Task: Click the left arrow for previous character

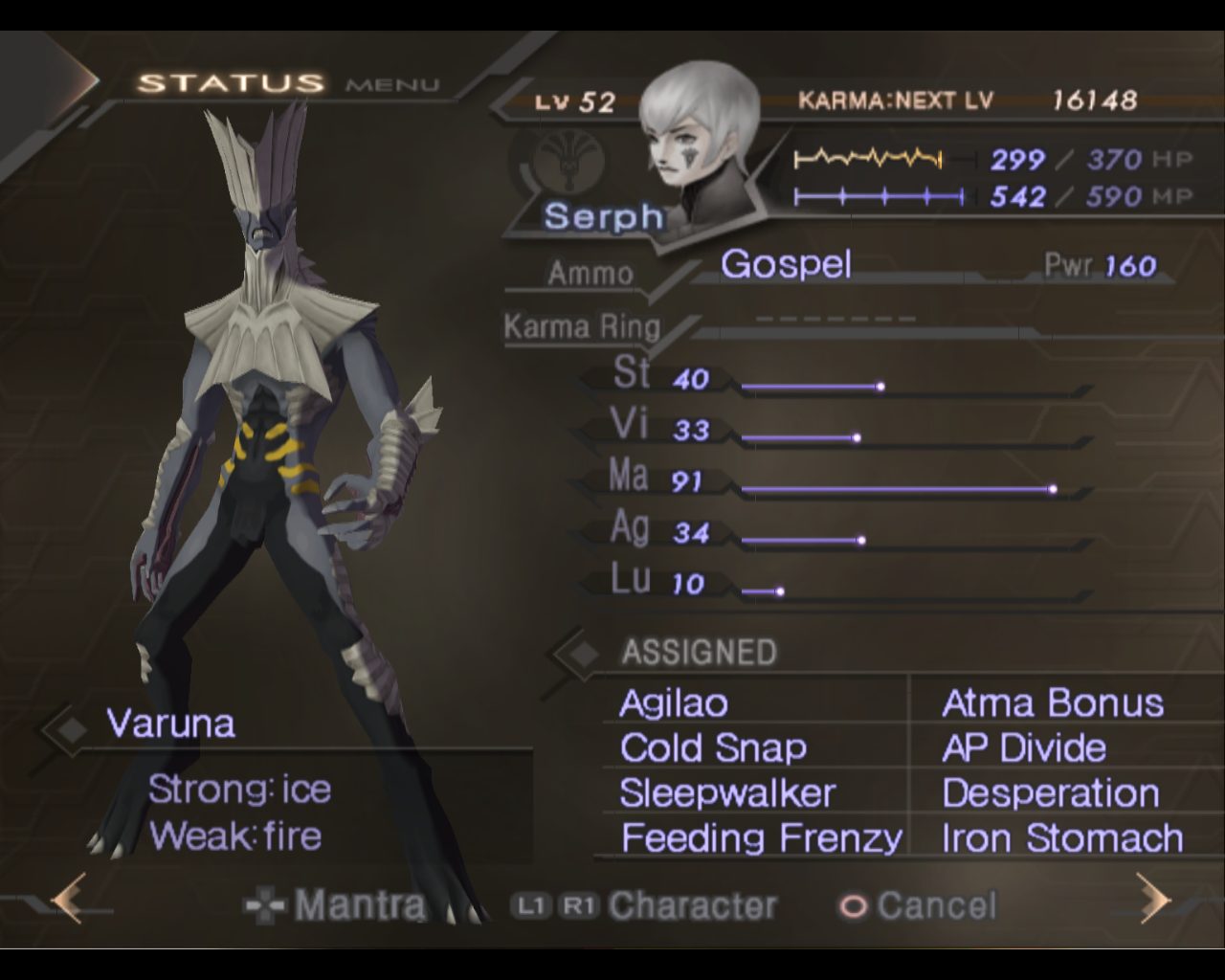Action: point(69,898)
